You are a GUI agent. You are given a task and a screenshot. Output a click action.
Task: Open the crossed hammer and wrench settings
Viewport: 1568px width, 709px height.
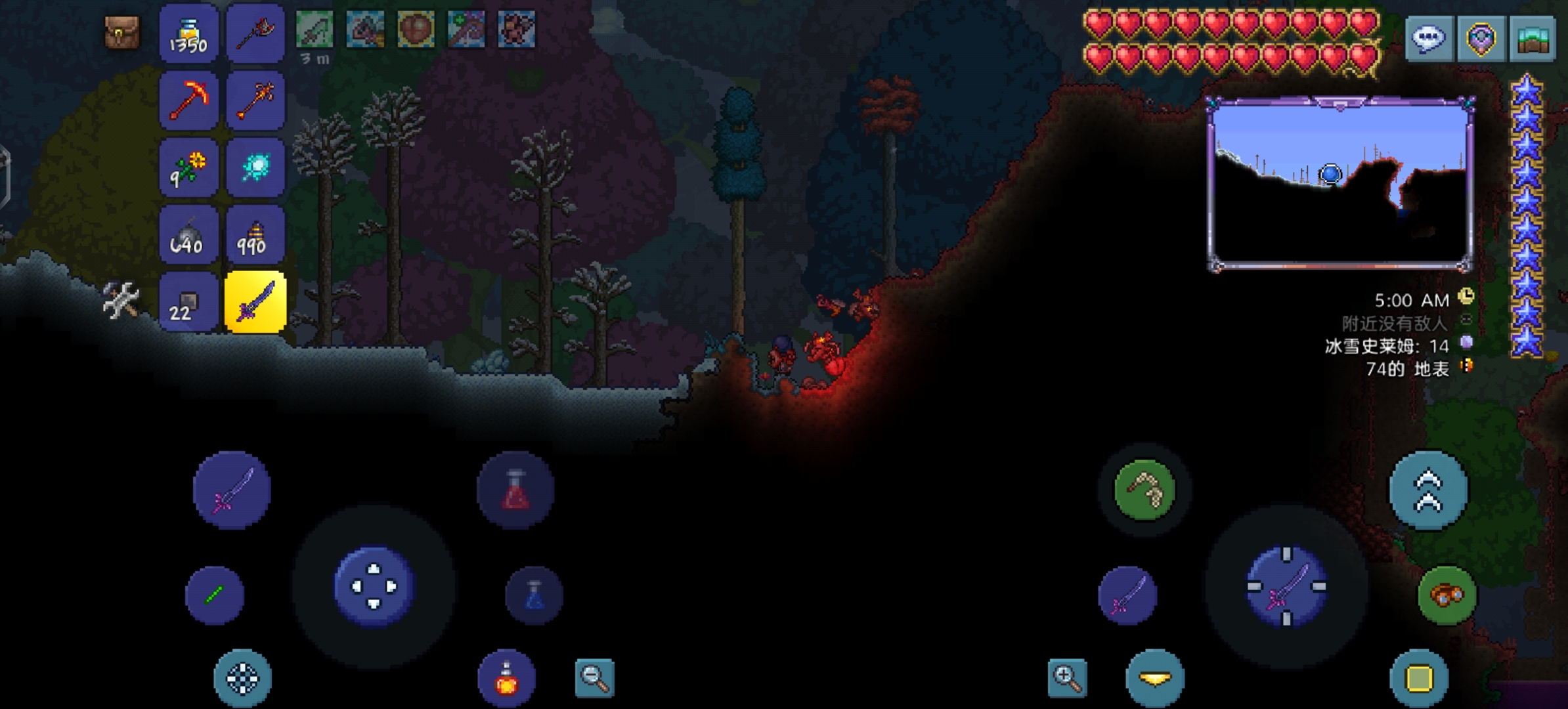(x=121, y=300)
